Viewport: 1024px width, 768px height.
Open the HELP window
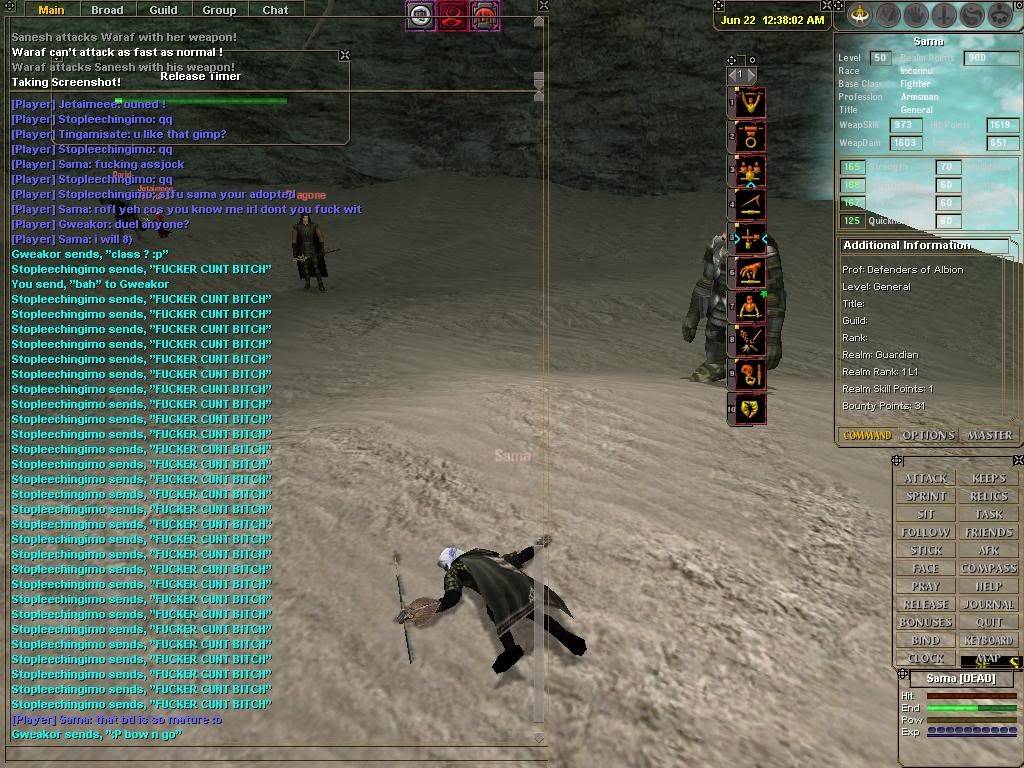[988, 586]
